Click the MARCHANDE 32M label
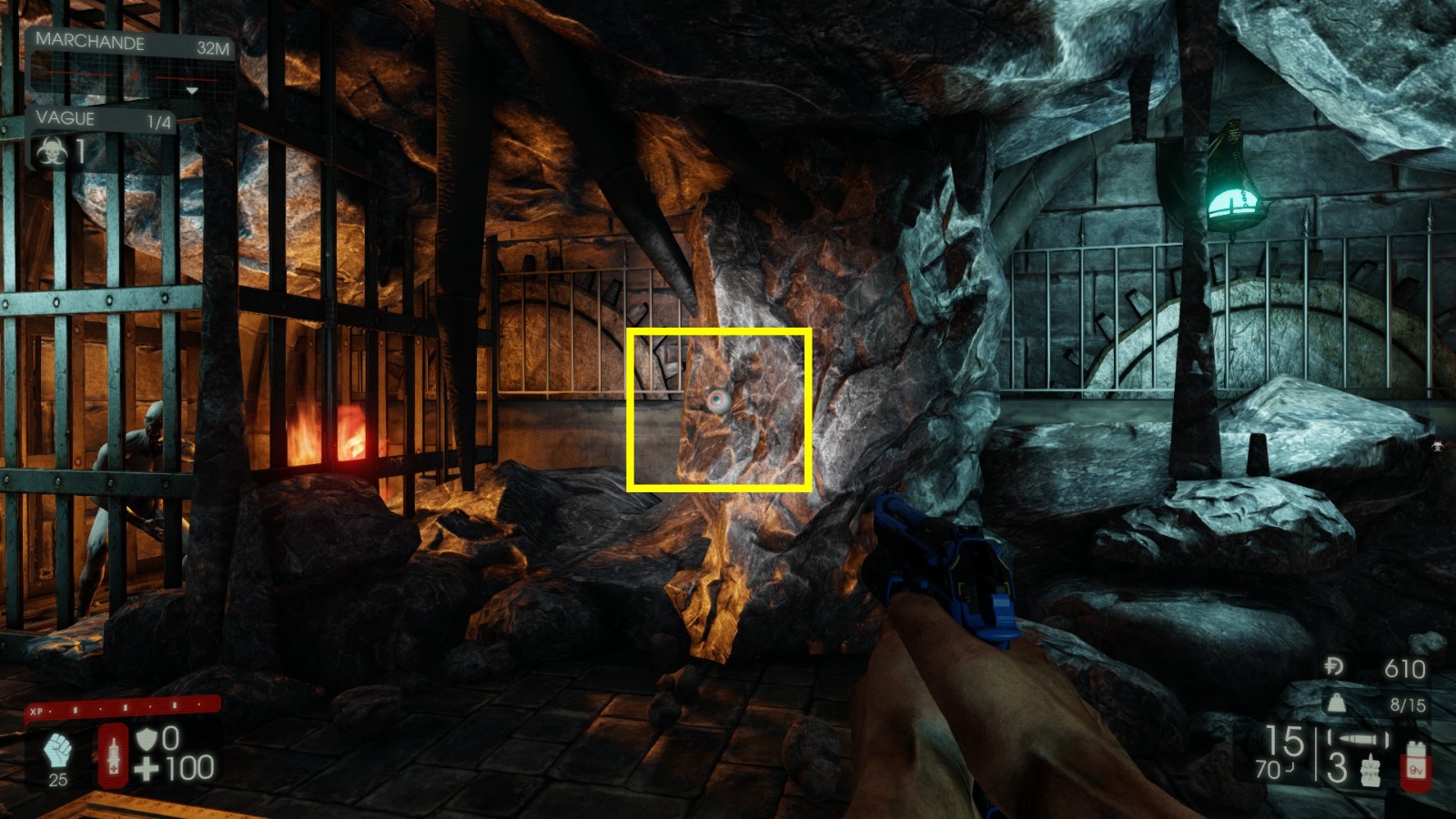This screenshot has width=1456, height=819. pyautogui.click(x=91, y=41)
